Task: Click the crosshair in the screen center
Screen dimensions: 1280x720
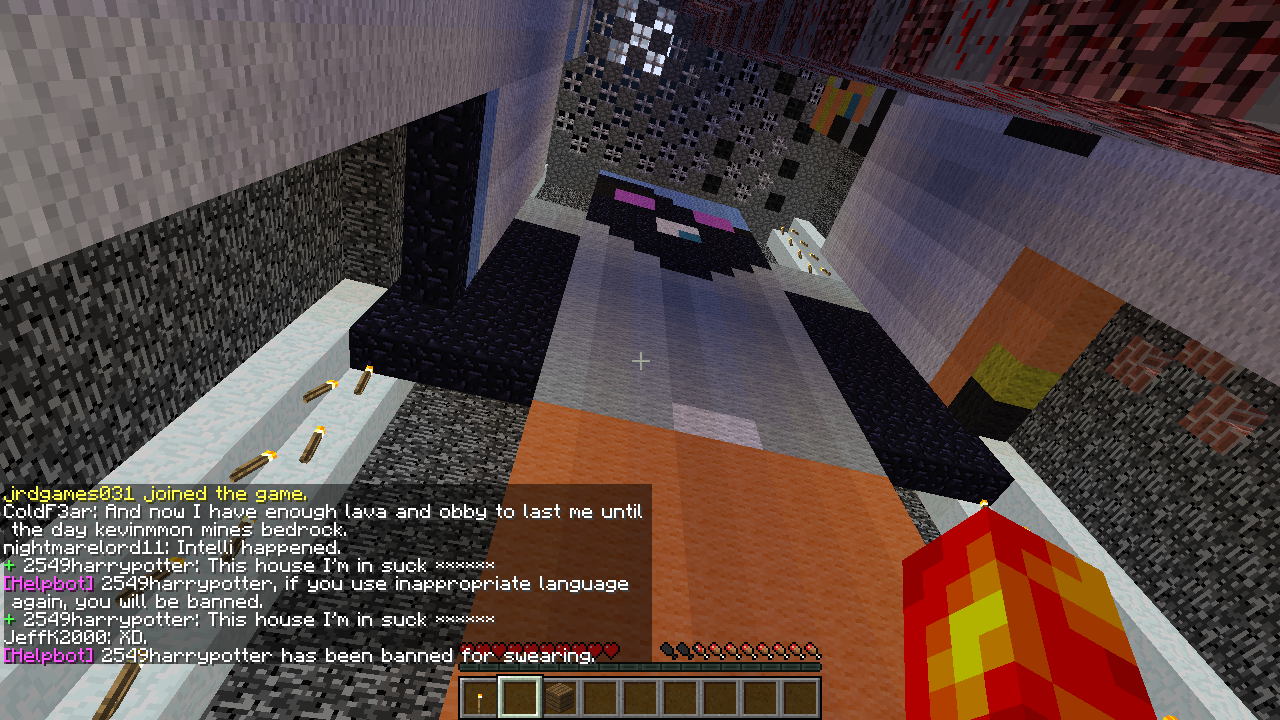Action: point(640,361)
